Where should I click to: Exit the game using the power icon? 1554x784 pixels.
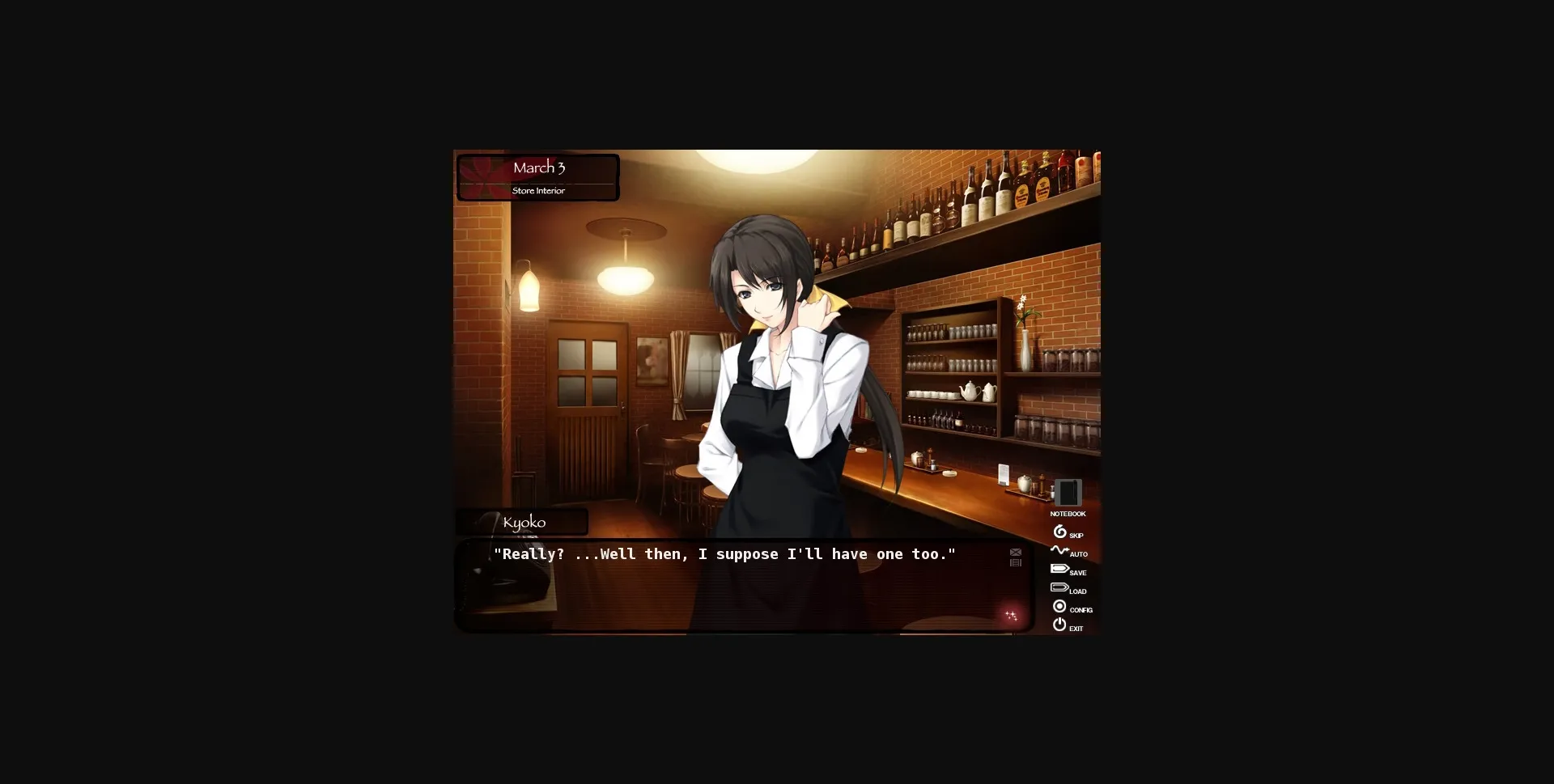[1059, 625]
